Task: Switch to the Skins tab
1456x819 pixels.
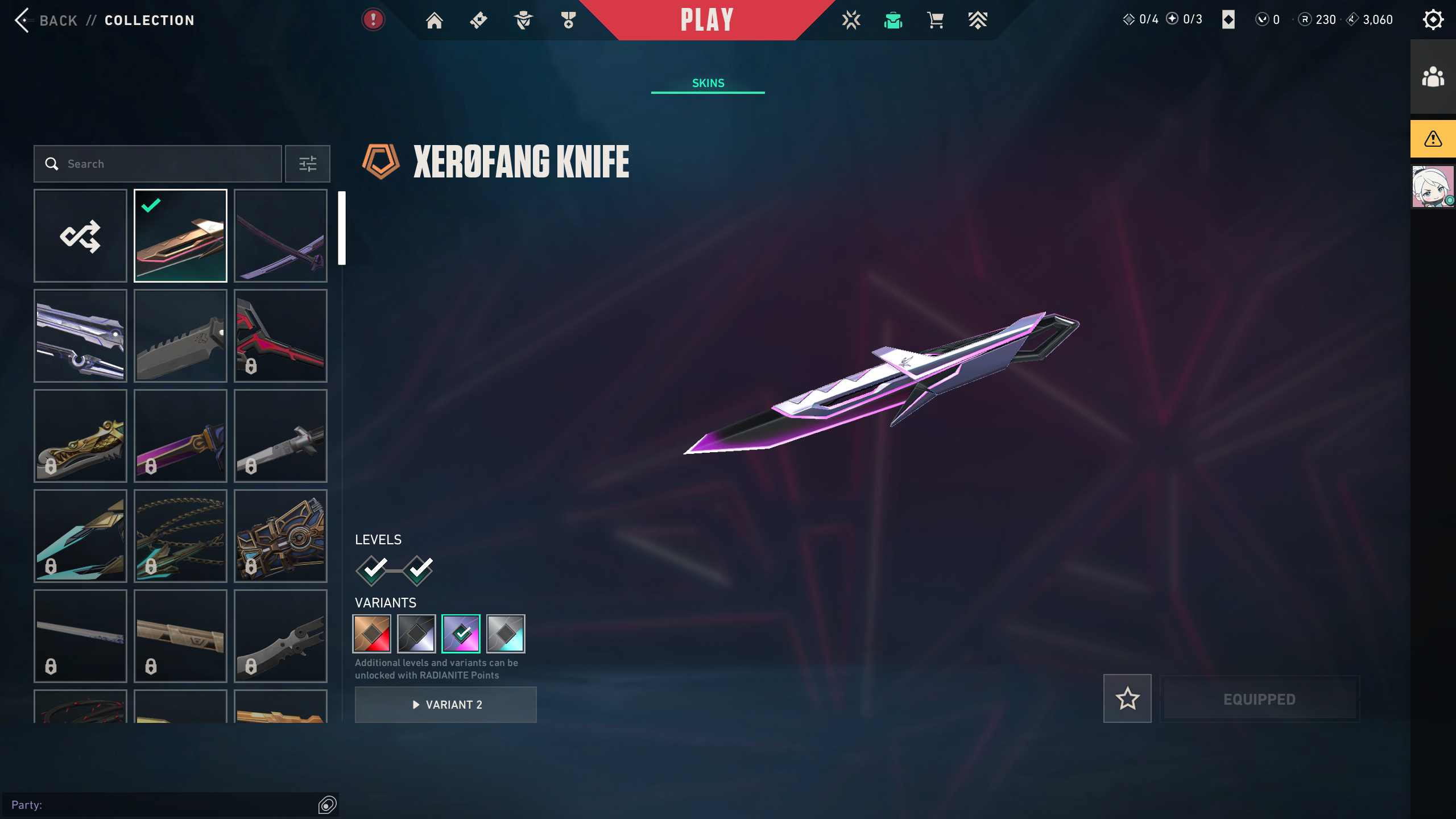Action: pos(708,83)
